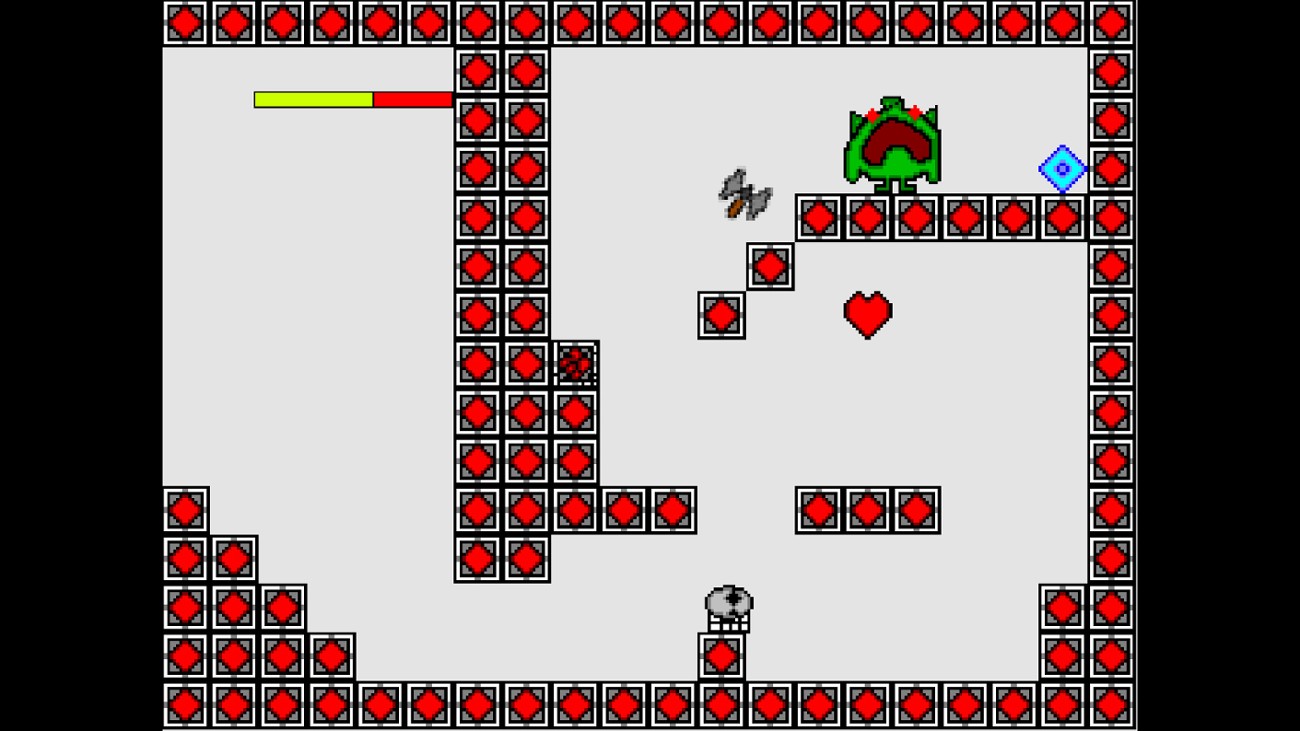The image size is (1300, 731).
Task: Click the topmost step of the diagonal block staircase
Action: [770, 266]
